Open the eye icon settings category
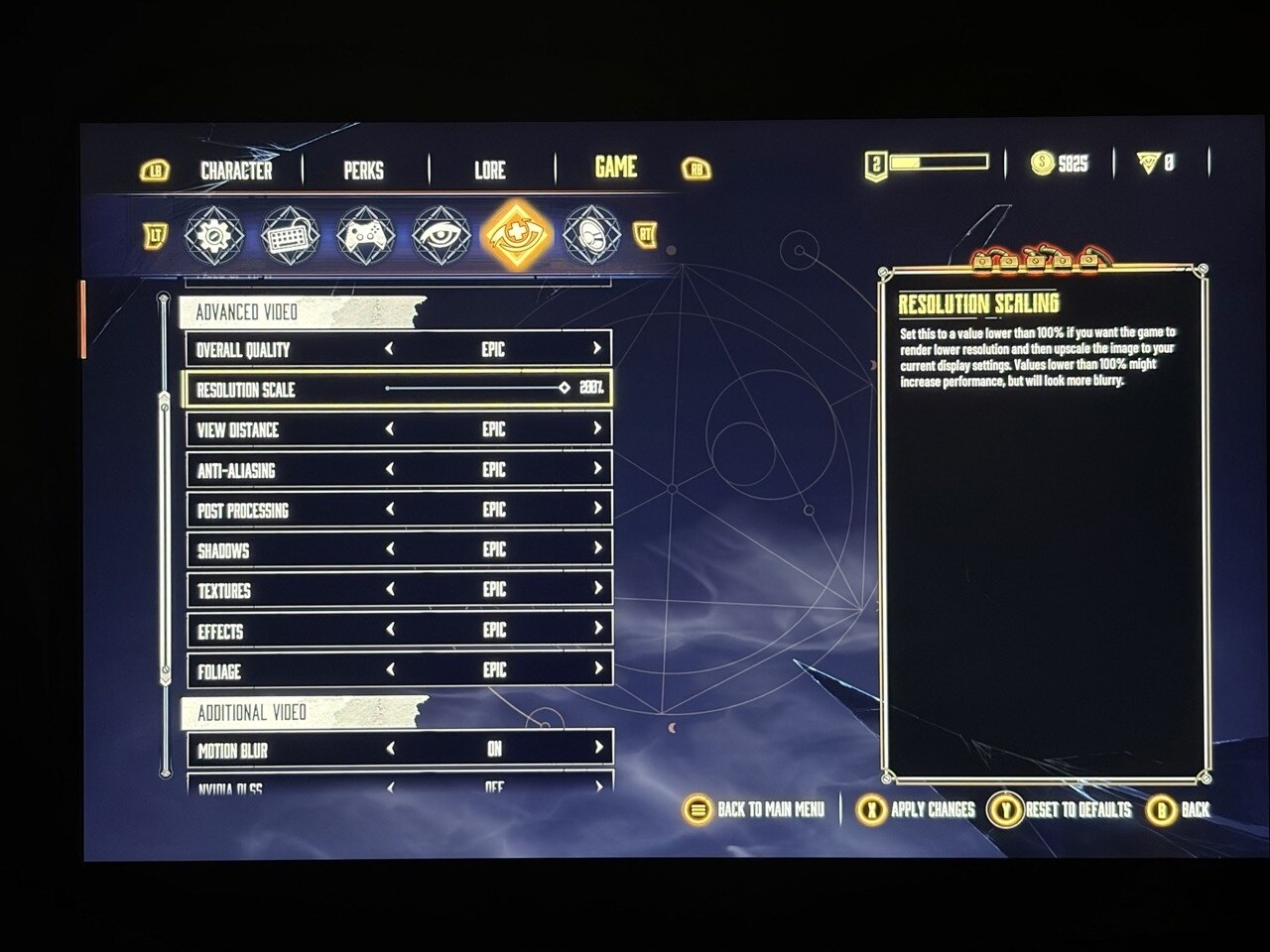This screenshot has height=952, width=1270. point(440,236)
